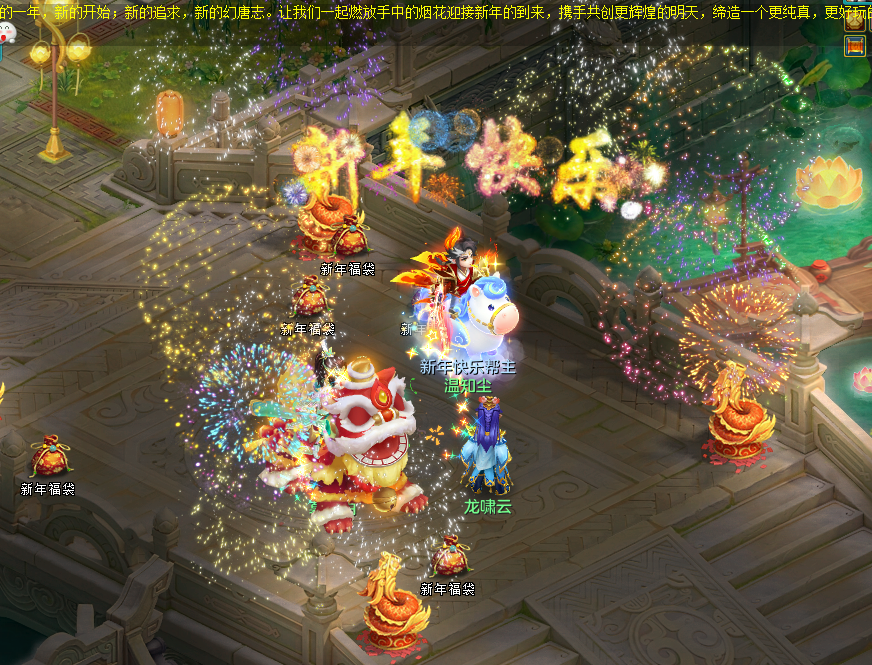
Task: Open the red scroll icon
Action: click(x=855, y=46)
